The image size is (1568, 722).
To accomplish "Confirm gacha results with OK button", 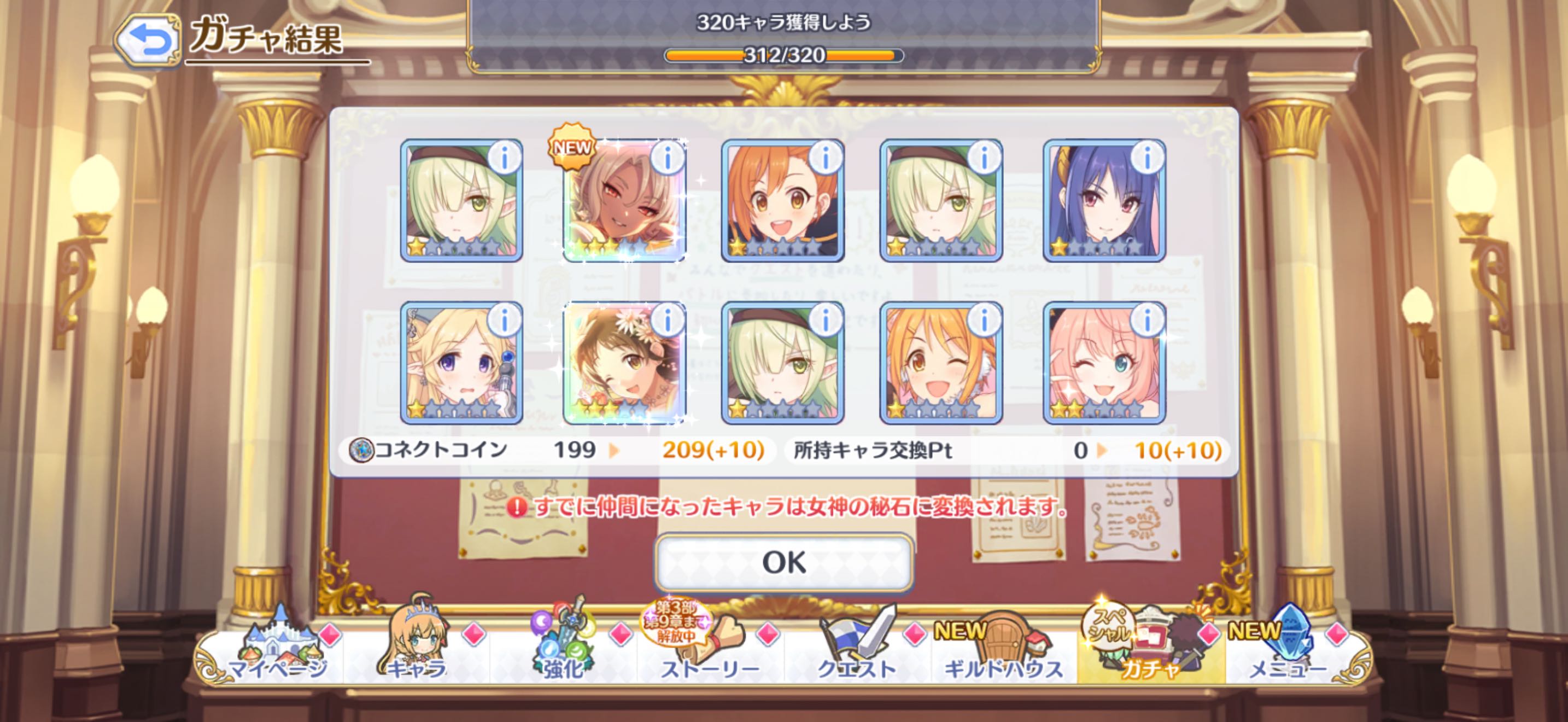I will point(783,562).
